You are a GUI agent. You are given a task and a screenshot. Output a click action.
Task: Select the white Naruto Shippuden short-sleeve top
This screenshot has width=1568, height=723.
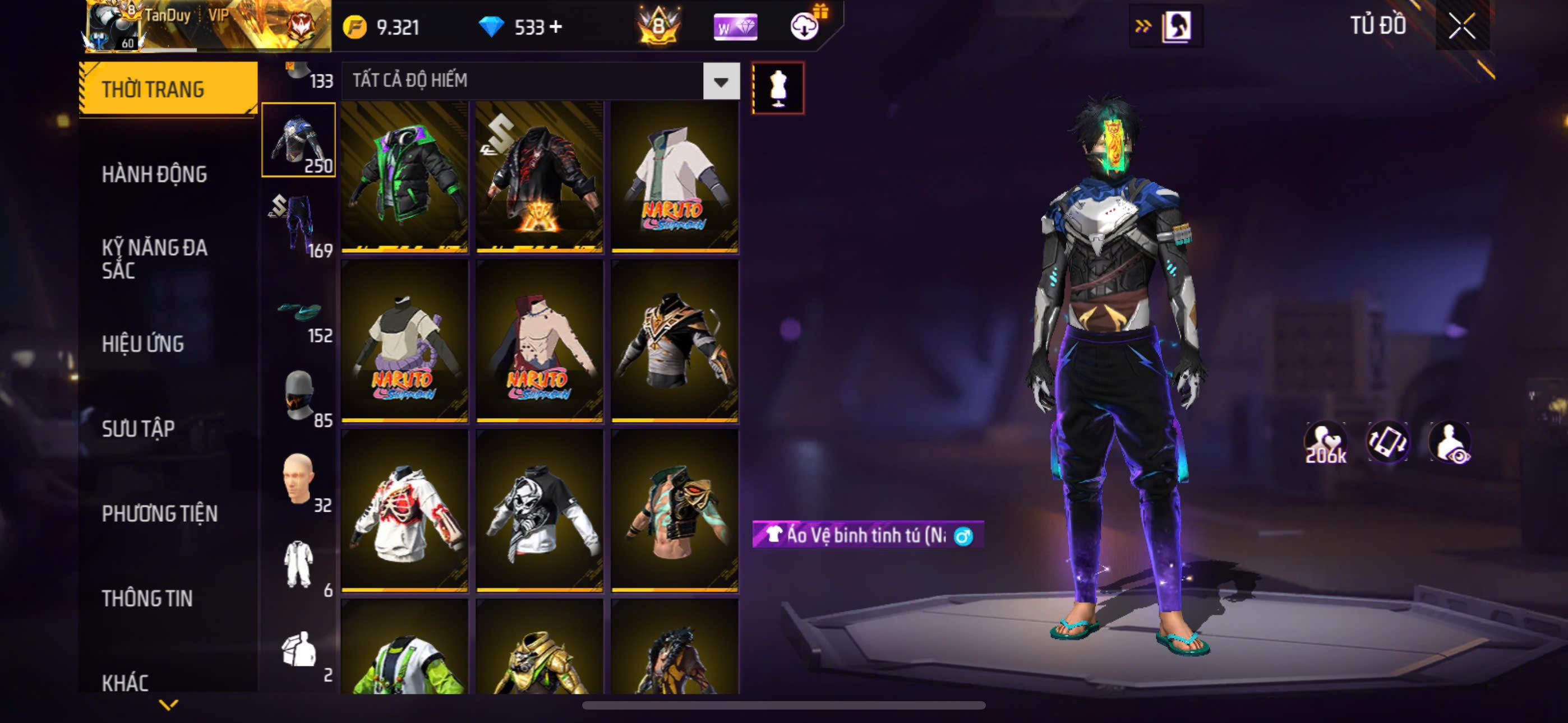tap(675, 177)
